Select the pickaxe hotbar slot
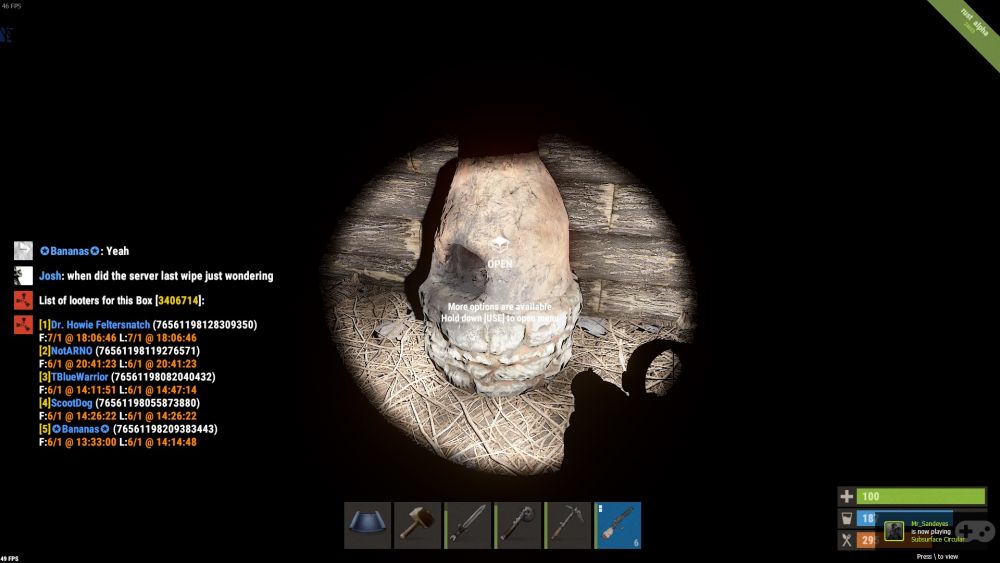The width and height of the screenshot is (1000, 563). [x=567, y=525]
